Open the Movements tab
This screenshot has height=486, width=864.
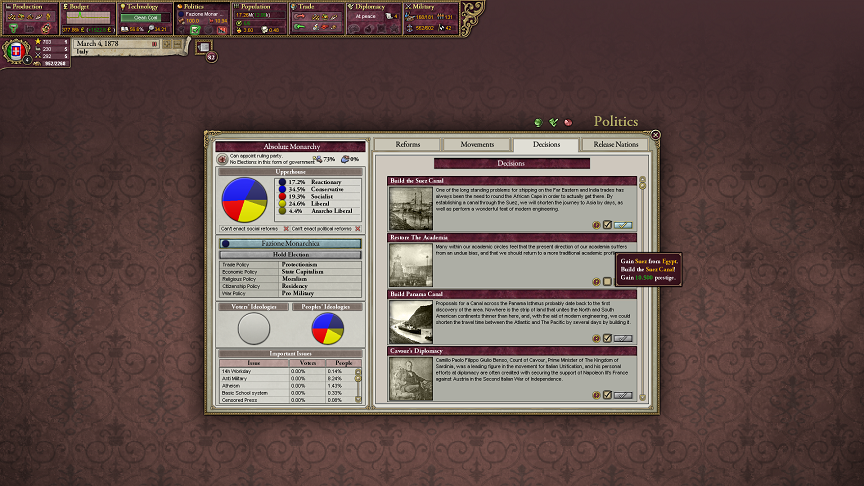(x=477, y=144)
